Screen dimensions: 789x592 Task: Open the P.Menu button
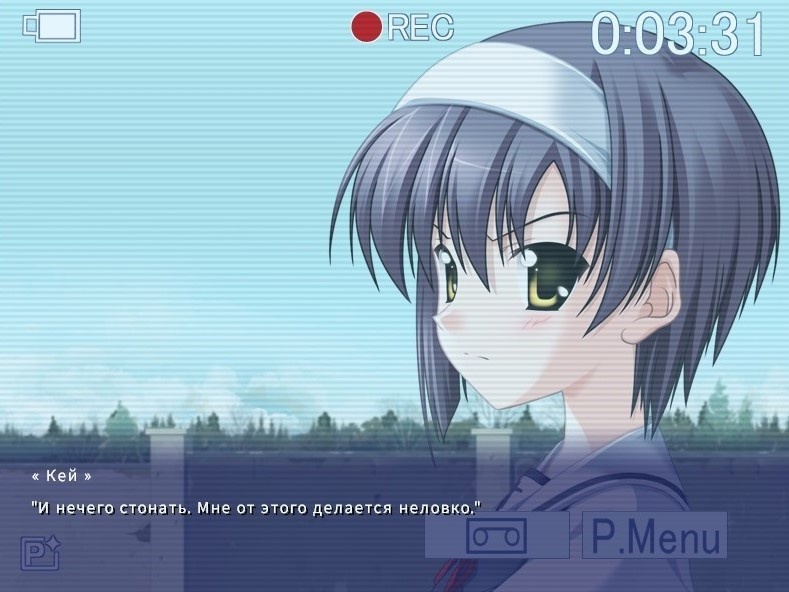655,536
